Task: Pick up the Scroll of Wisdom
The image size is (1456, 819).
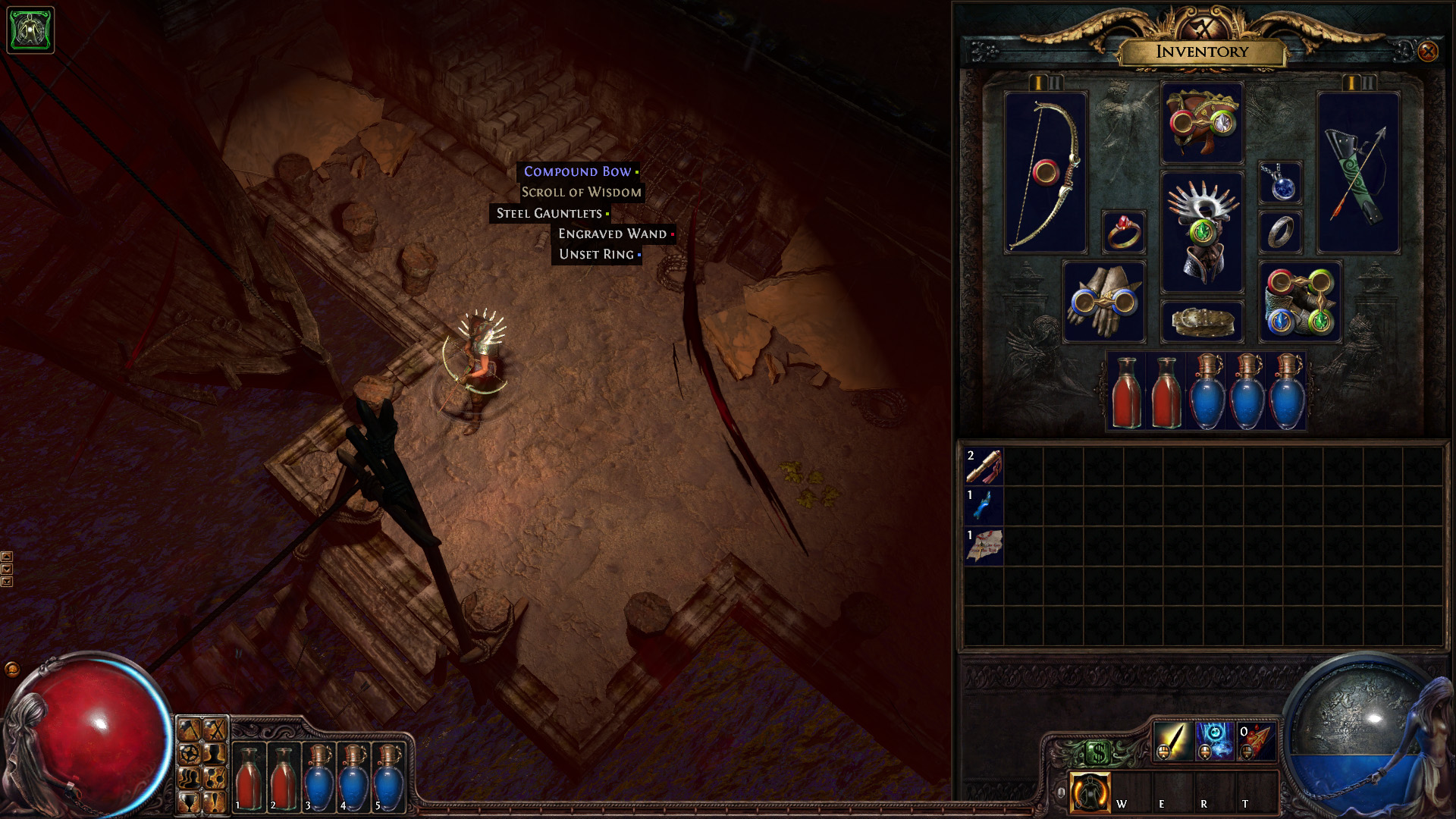Action: [580, 192]
